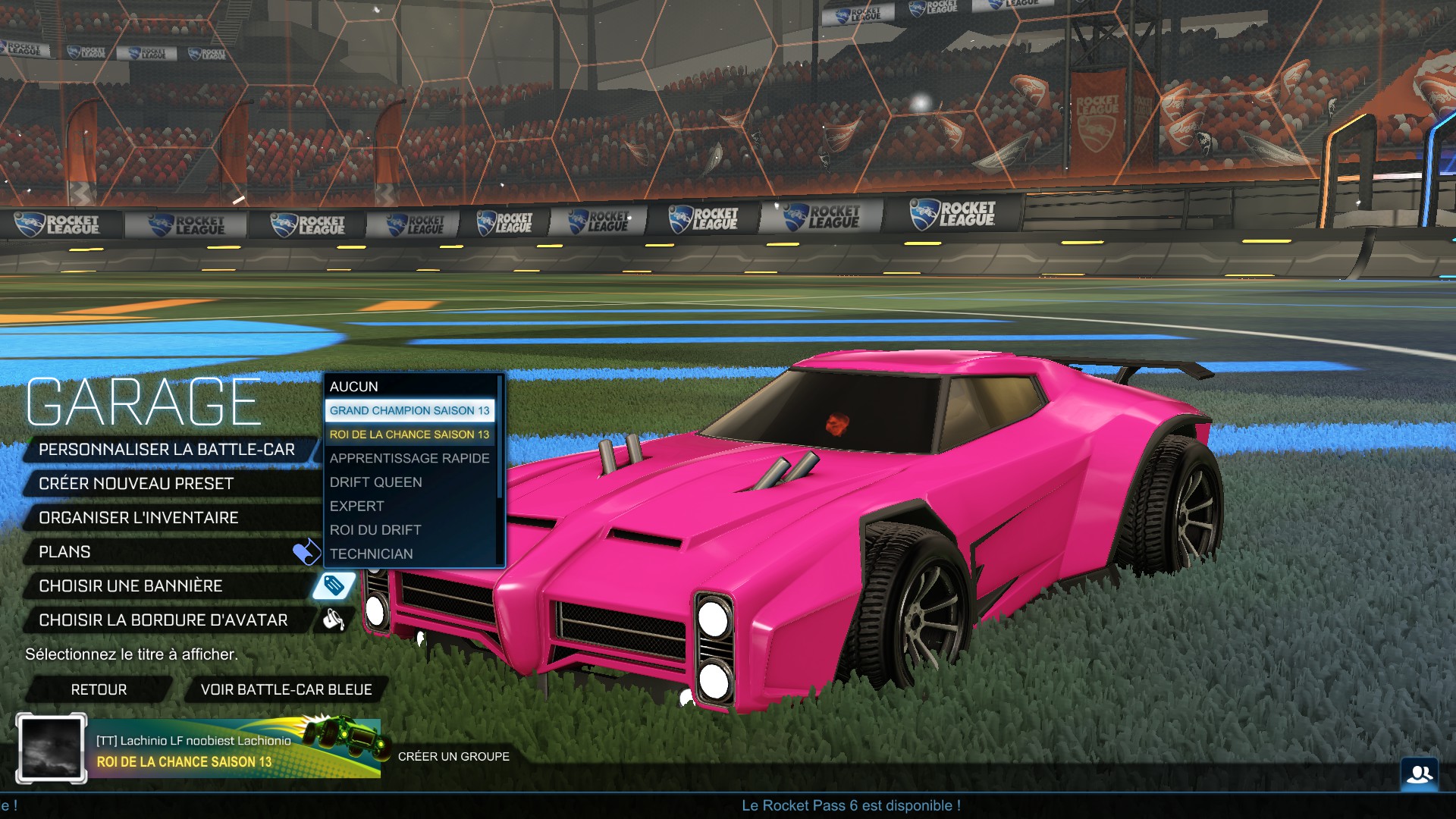Screen dimensions: 1456x819
Task: Open "PERSONNALISER LA BATTLE-CAR"
Action: [x=167, y=448]
